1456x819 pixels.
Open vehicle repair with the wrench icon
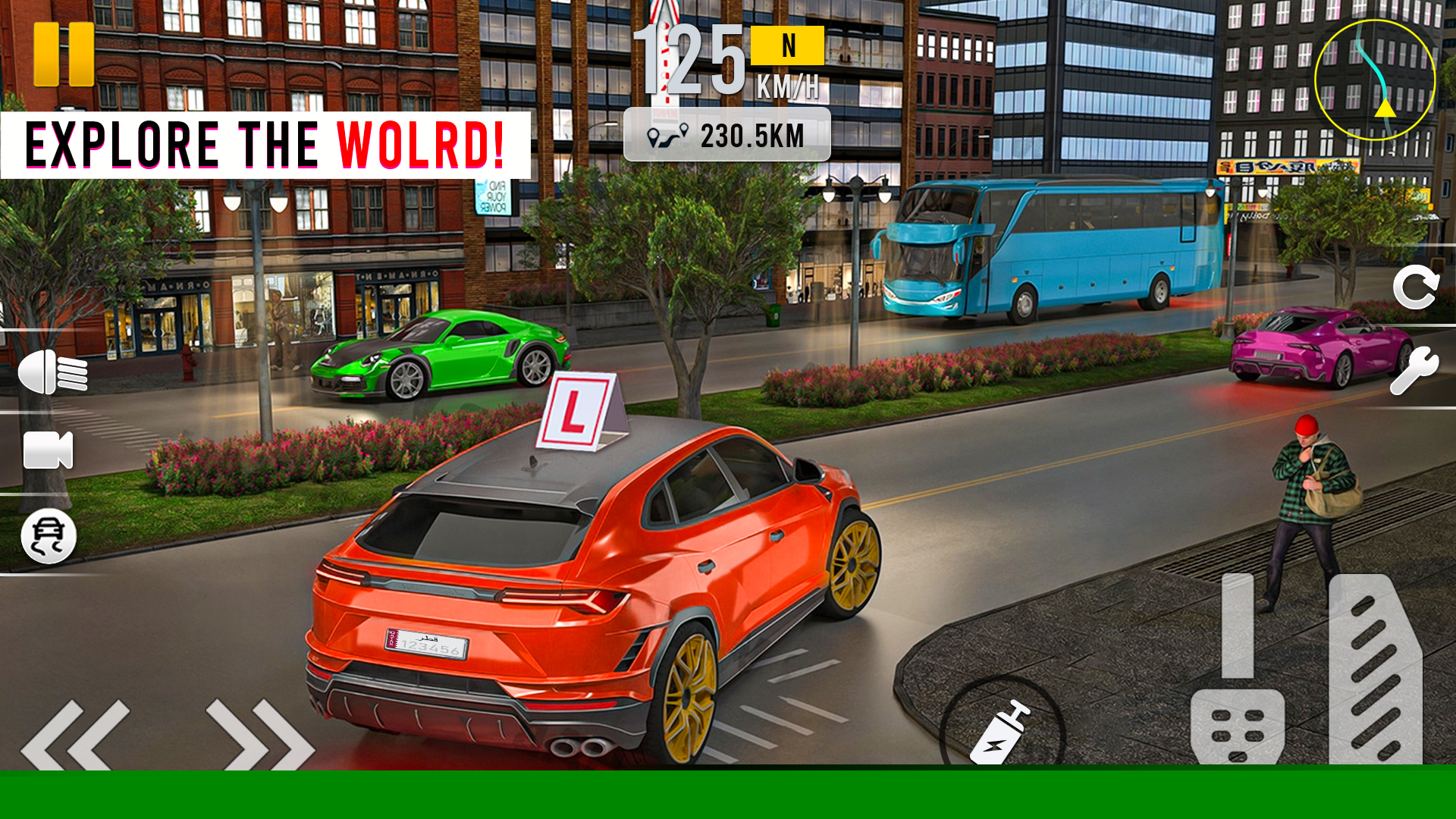[1415, 372]
